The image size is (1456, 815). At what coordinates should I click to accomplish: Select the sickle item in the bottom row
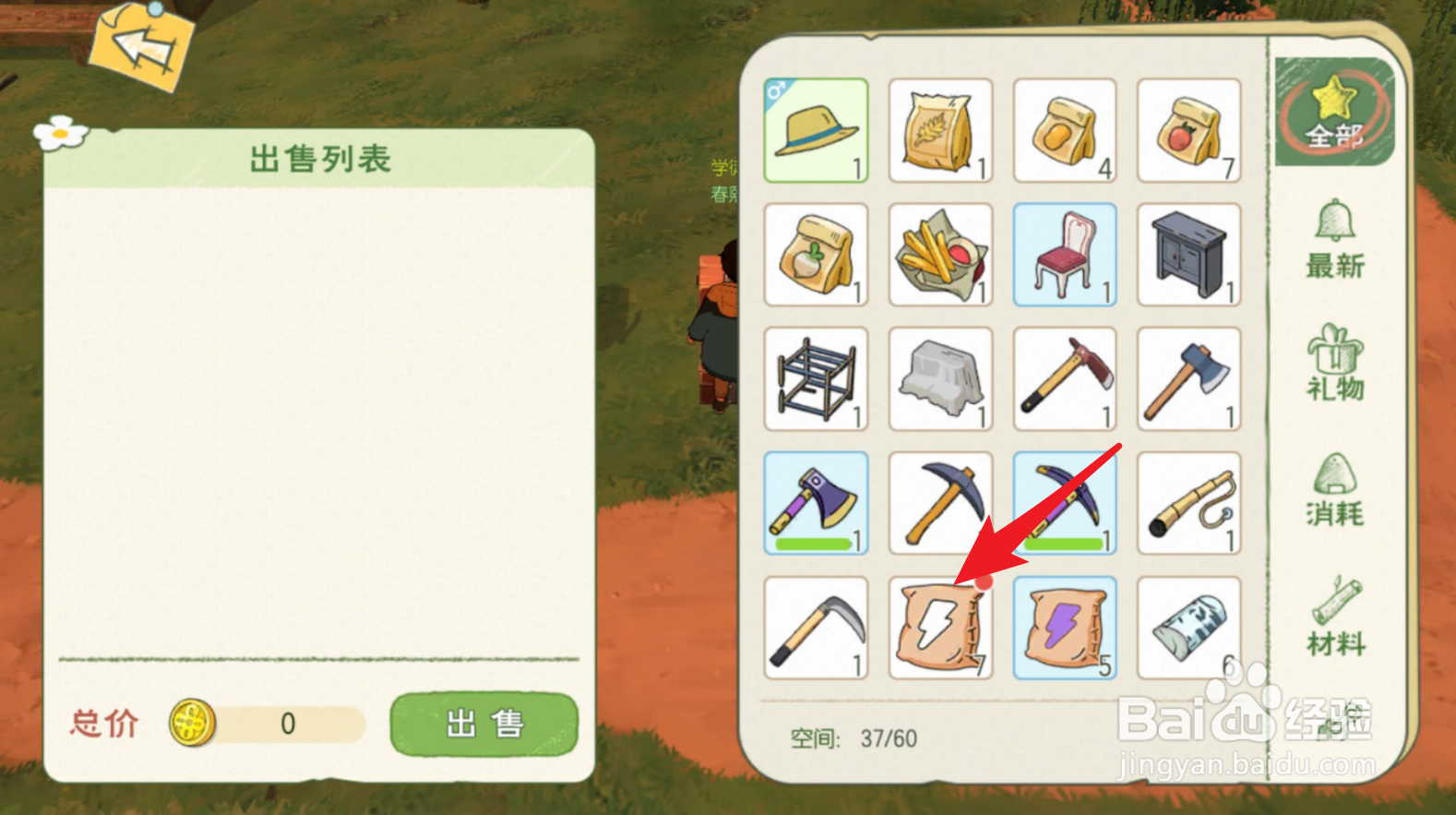click(816, 628)
